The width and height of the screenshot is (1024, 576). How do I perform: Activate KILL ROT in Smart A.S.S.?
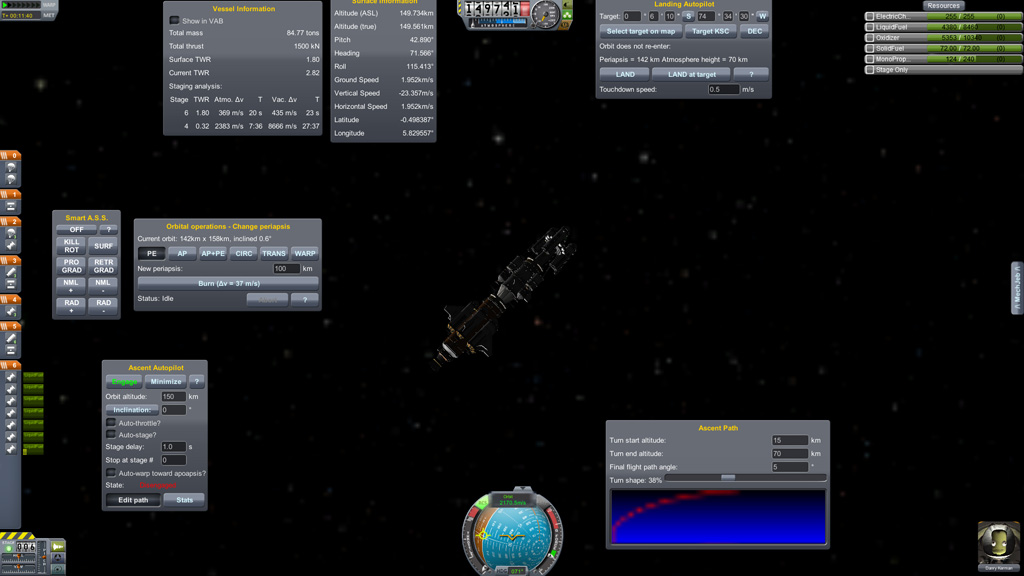[71, 245]
